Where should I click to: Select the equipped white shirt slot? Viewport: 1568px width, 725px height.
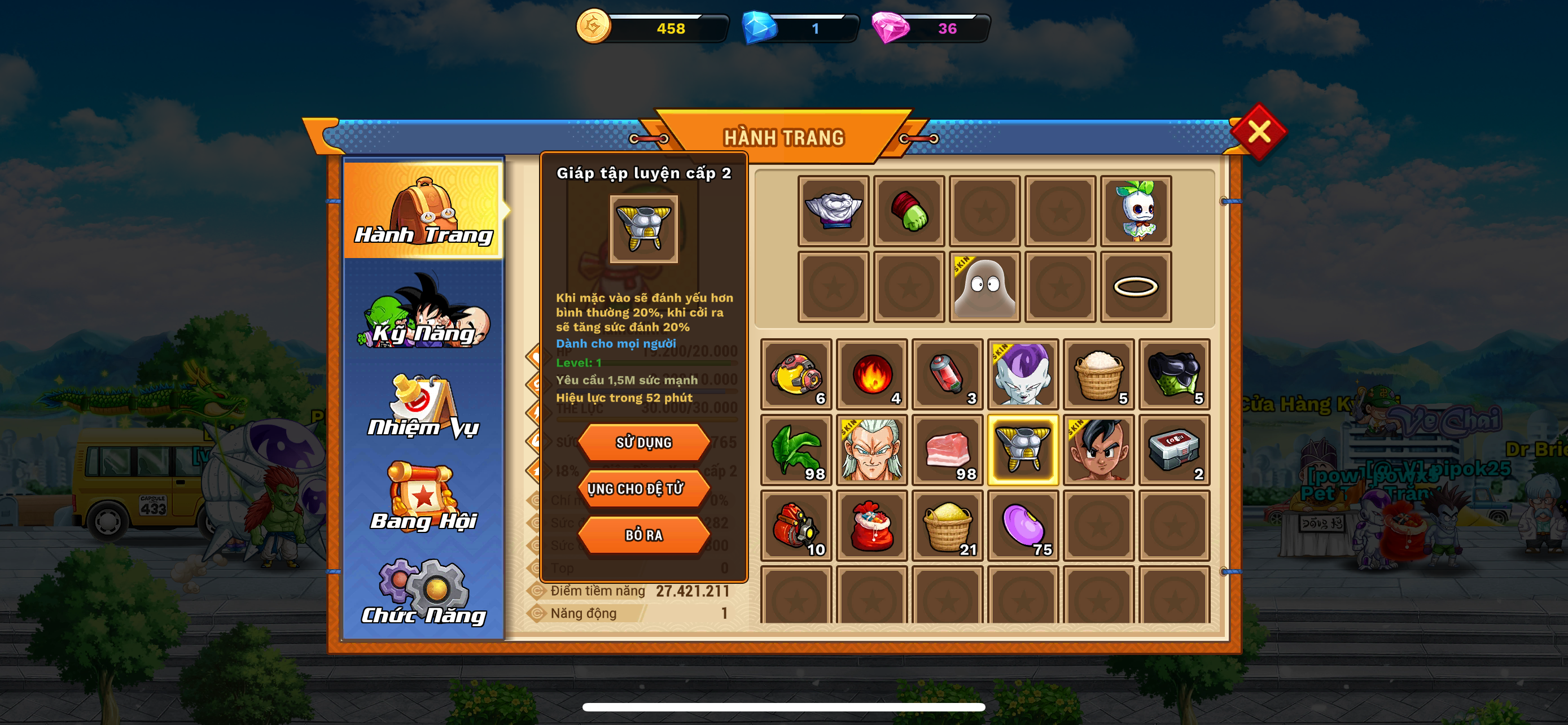tap(833, 211)
